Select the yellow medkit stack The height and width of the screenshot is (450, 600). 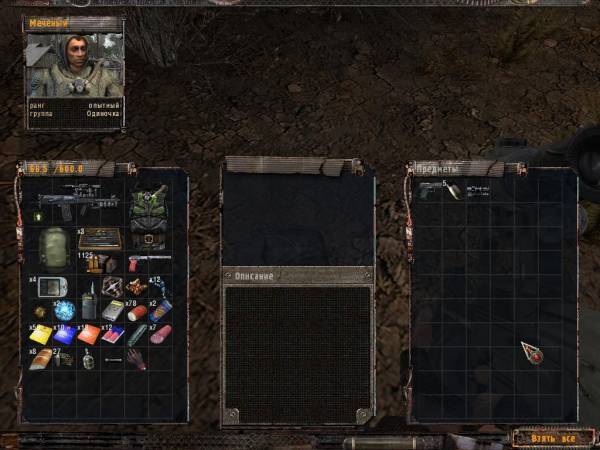point(42,334)
